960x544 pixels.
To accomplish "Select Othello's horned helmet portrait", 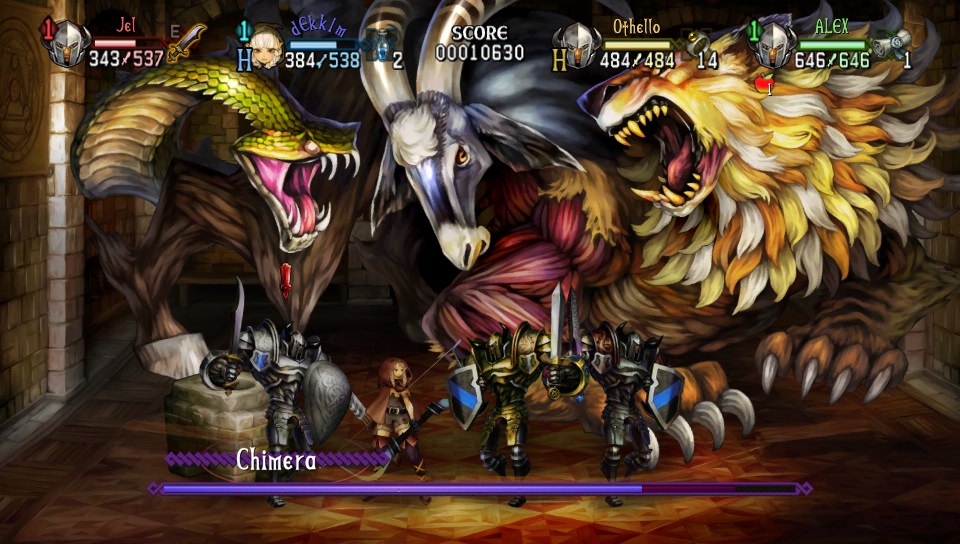I will point(578,45).
